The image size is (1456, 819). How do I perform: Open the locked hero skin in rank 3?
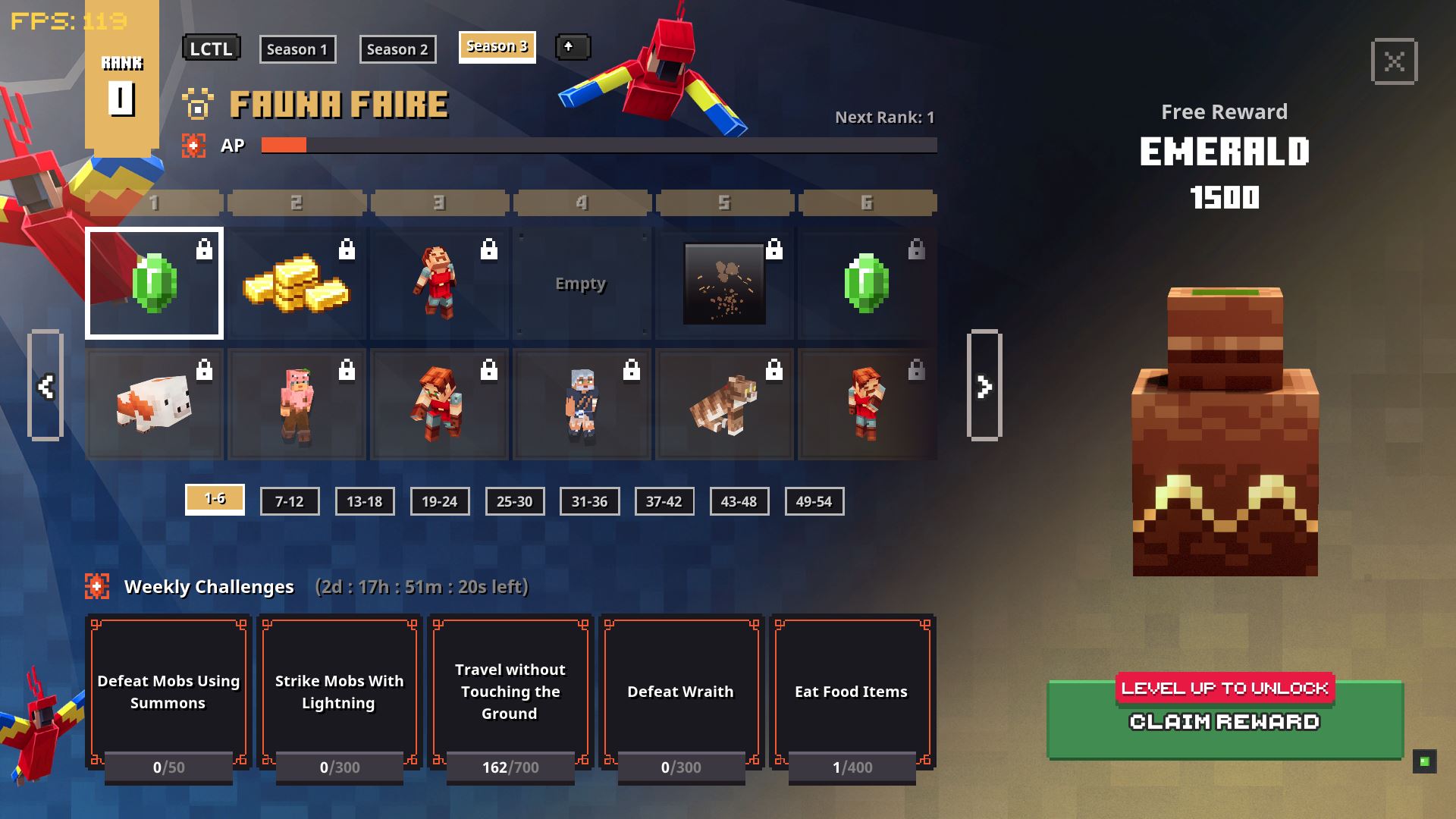[439, 283]
